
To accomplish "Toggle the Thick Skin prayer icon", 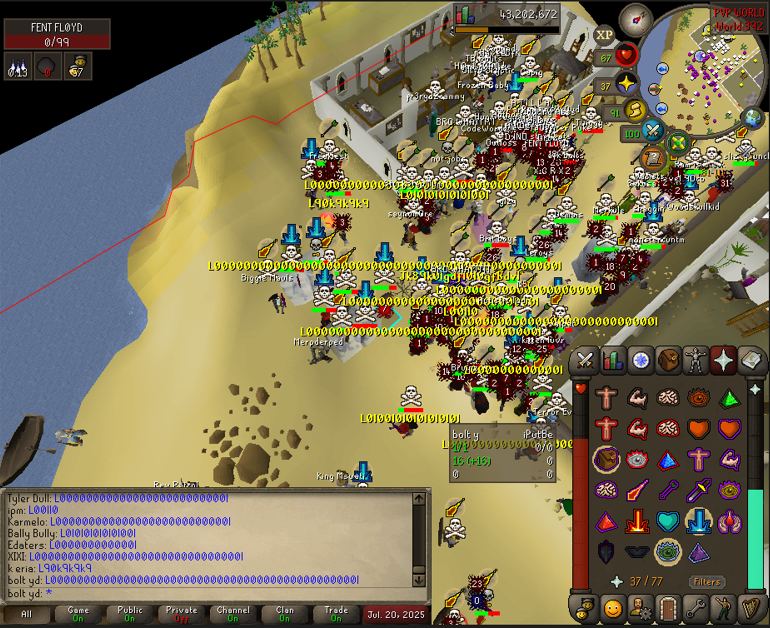I will [x=605, y=397].
